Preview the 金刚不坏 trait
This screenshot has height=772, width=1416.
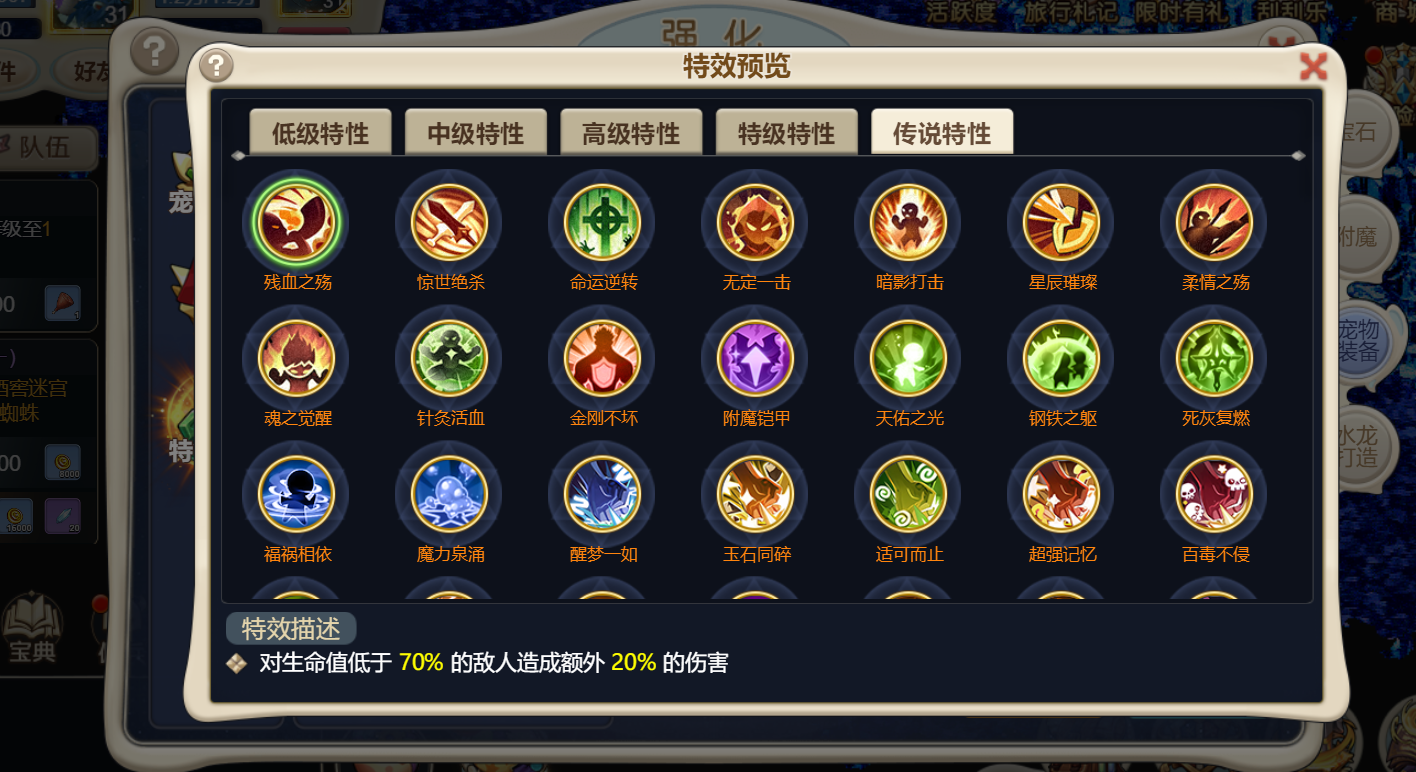pyautogui.click(x=603, y=359)
